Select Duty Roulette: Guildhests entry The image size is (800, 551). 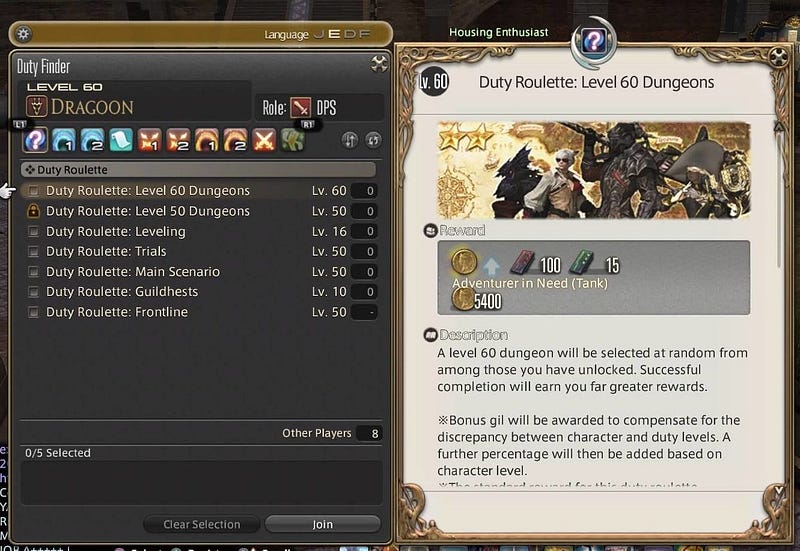pos(121,291)
